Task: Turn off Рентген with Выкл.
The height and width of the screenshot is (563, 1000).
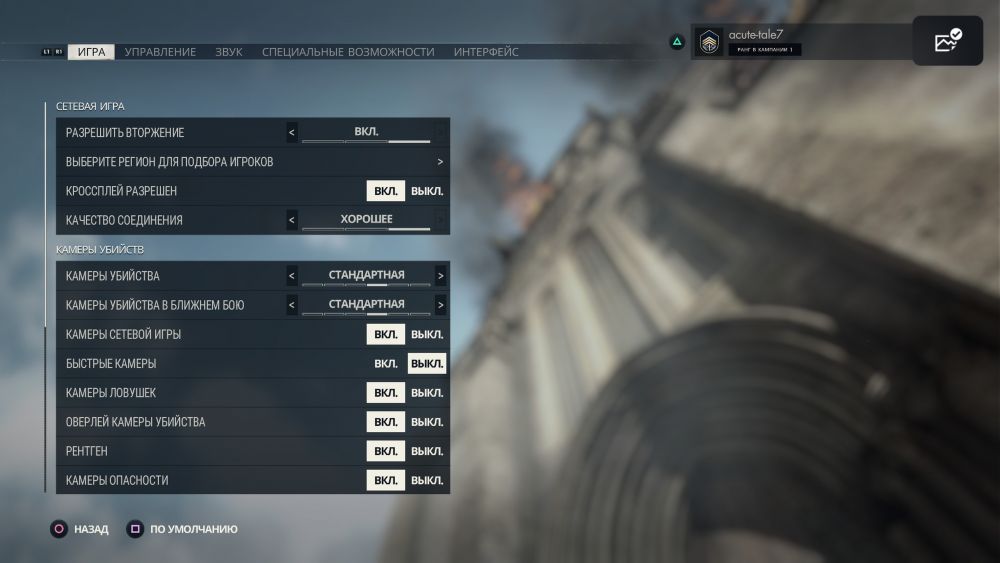Action: coord(427,451)
